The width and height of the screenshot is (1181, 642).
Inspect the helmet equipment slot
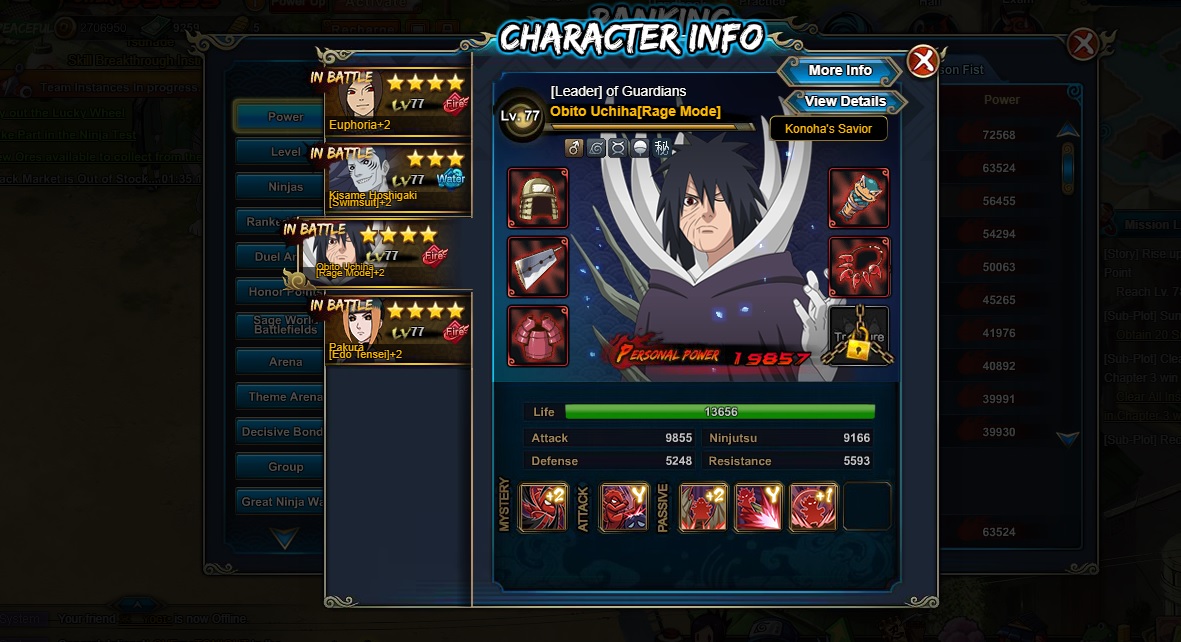(x=538, y=198)
